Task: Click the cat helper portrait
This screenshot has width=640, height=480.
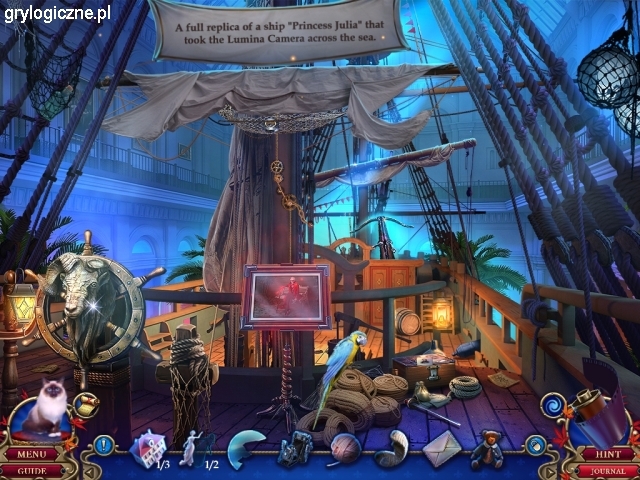Action: tap(44, 410)
